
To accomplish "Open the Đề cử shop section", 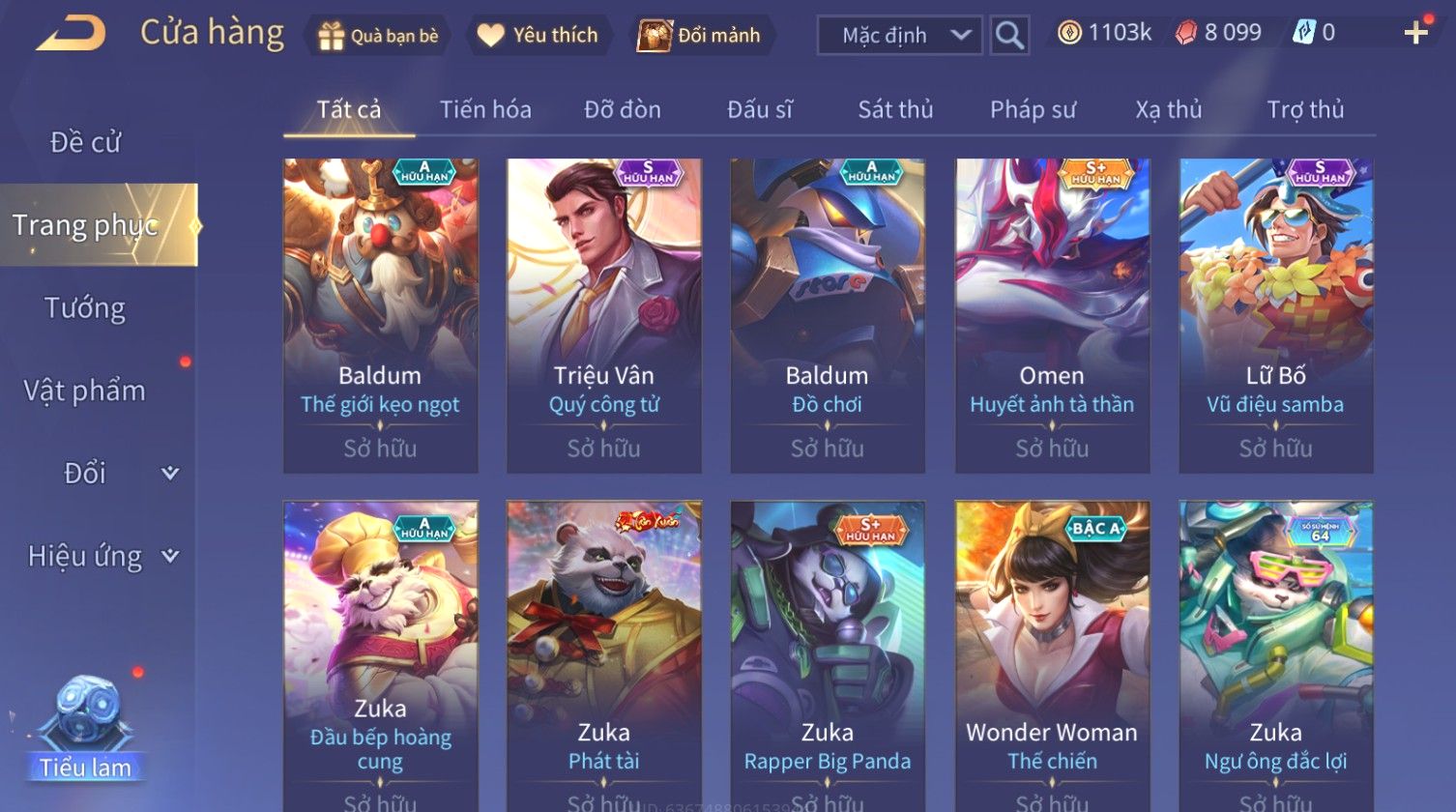I will 85,142.
